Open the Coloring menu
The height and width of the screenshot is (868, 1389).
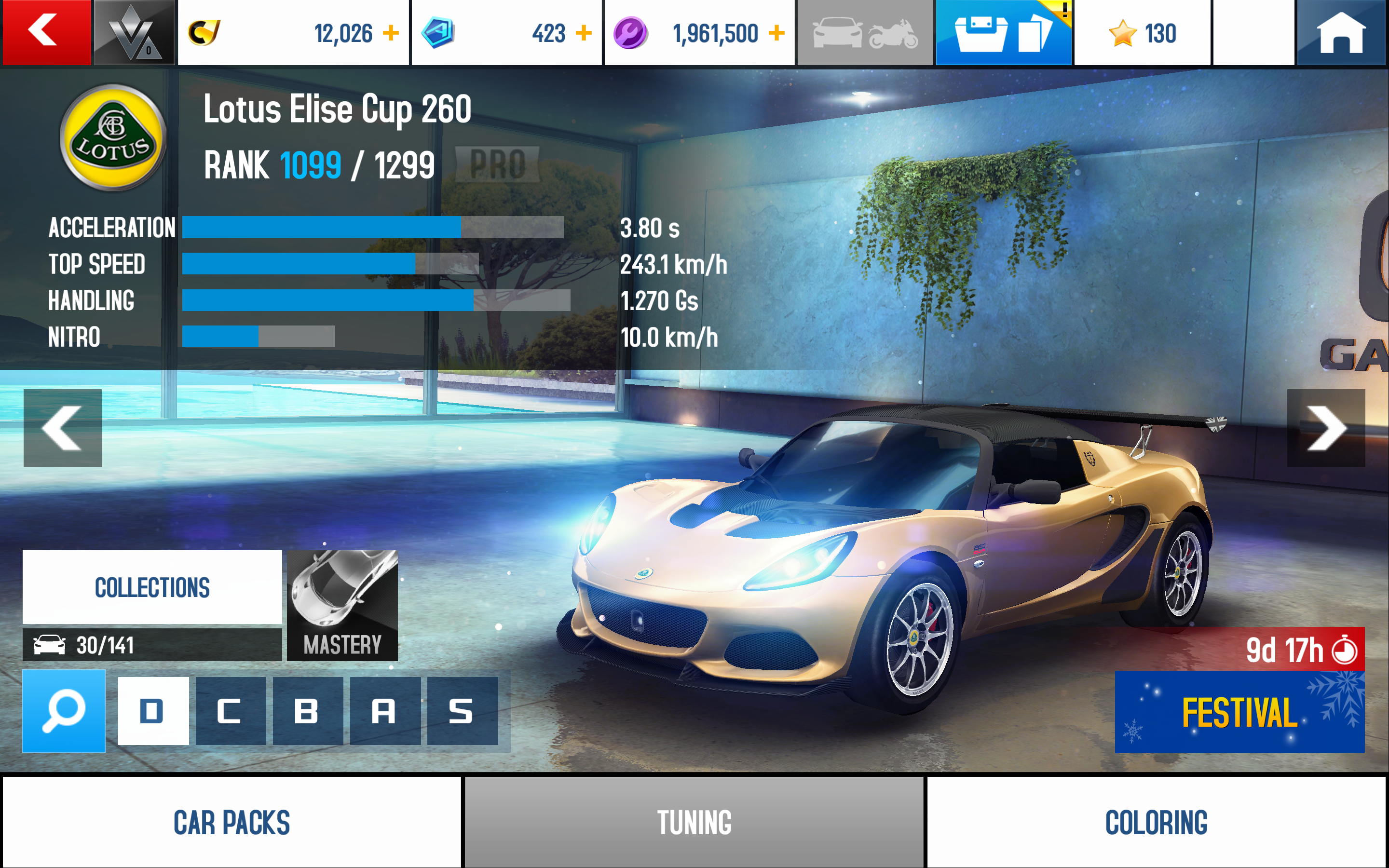[x=1156, y=822]
